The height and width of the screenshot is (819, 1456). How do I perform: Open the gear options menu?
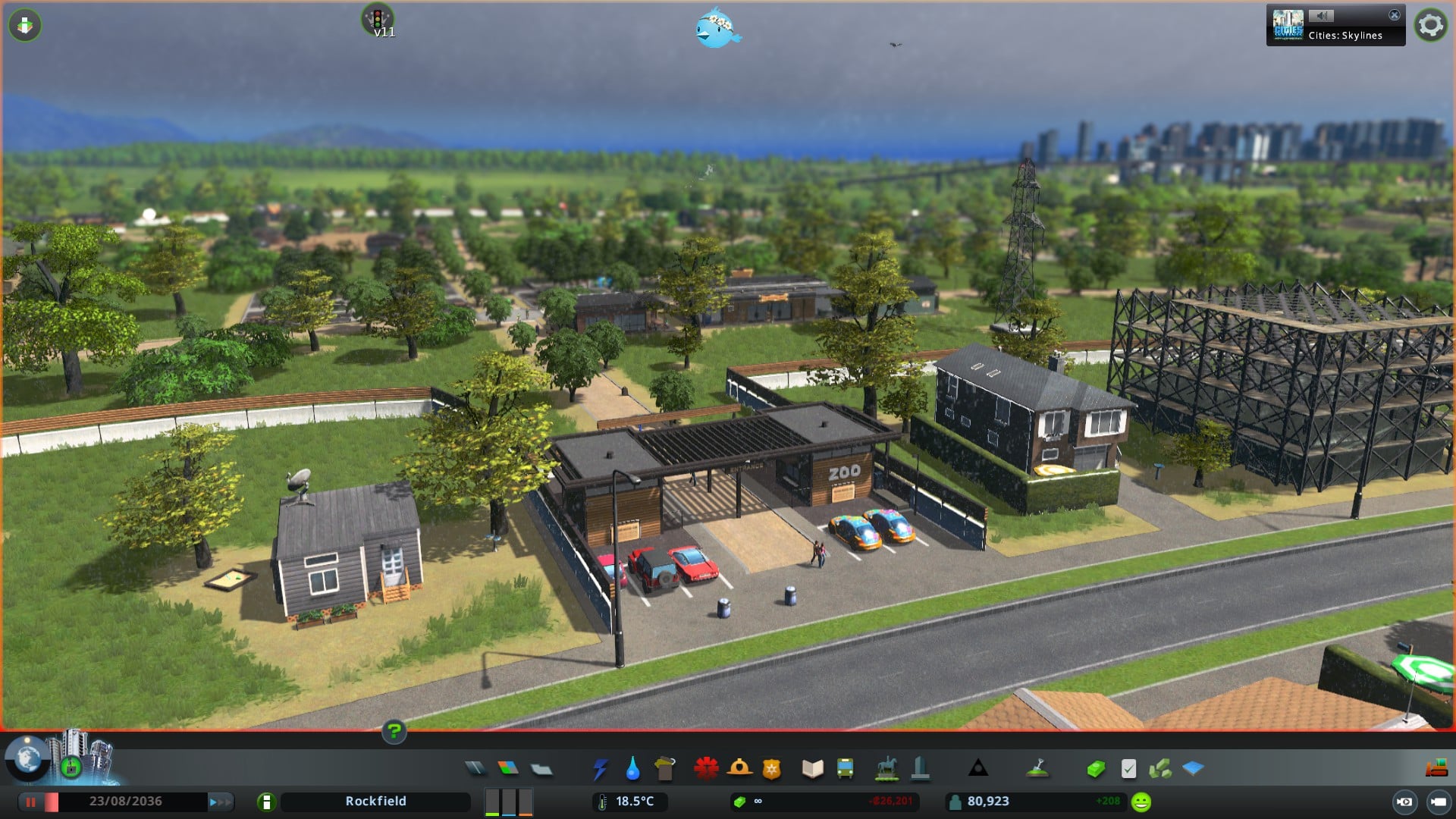point(1430,25)
